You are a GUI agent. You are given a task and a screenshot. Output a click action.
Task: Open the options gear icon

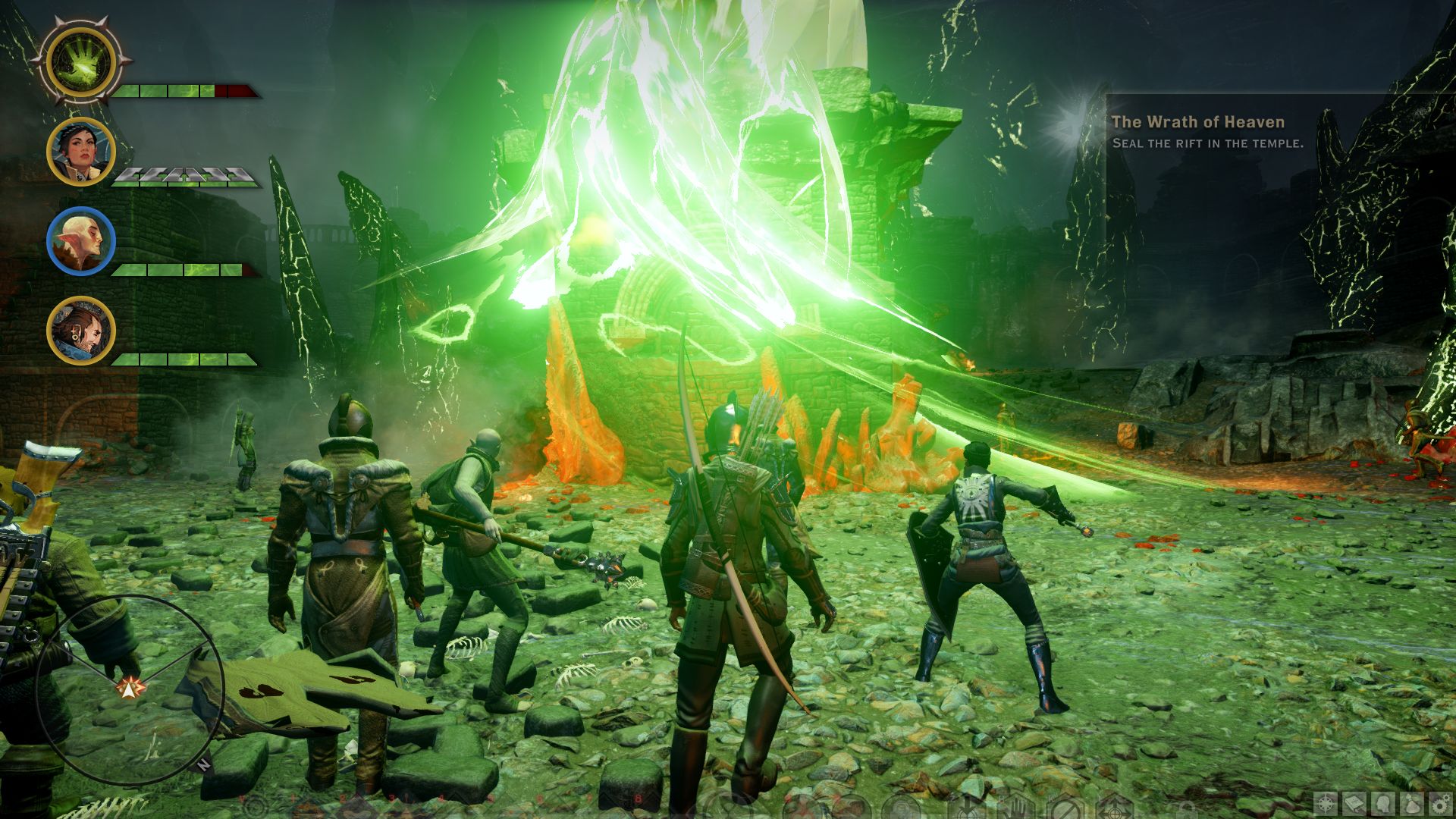click(1440, 803)
